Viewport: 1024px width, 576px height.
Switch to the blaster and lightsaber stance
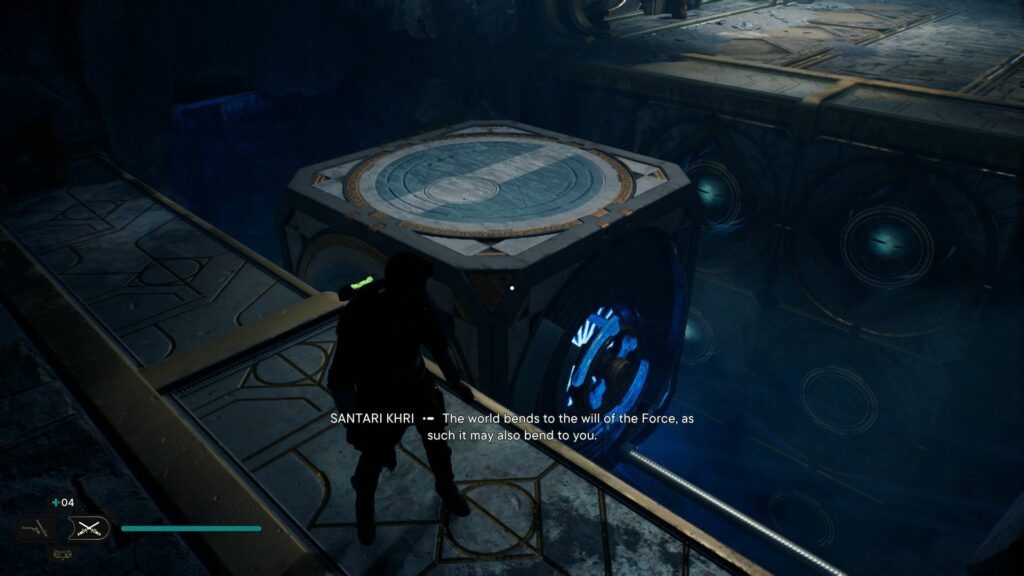pyautogui.click(x=34, y=528)
